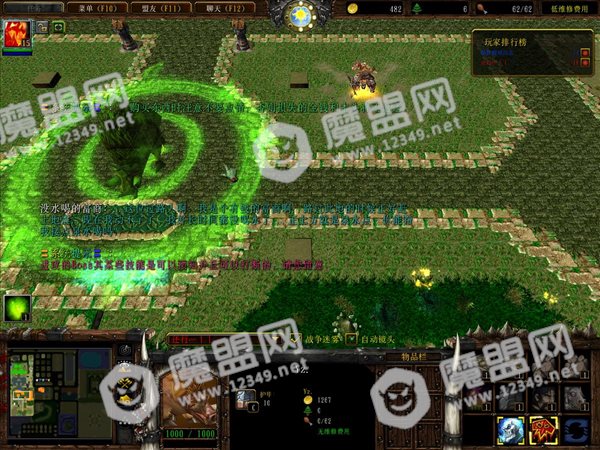This screenshot has width=600, height=450.
Task: Activate the glowing green orb ability icon
Action: pos(17,309)
